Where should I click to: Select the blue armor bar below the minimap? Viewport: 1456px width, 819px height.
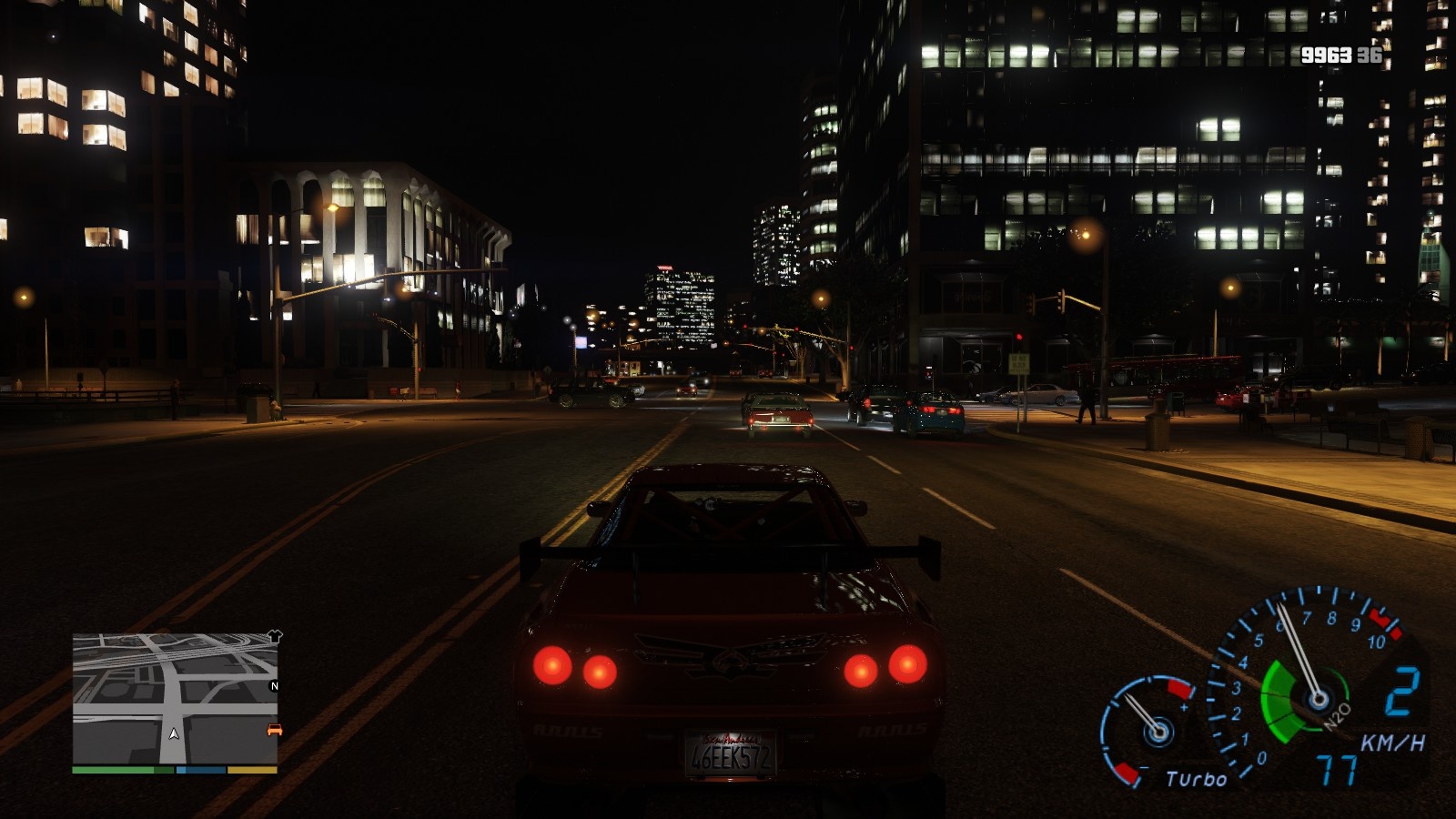200,769
